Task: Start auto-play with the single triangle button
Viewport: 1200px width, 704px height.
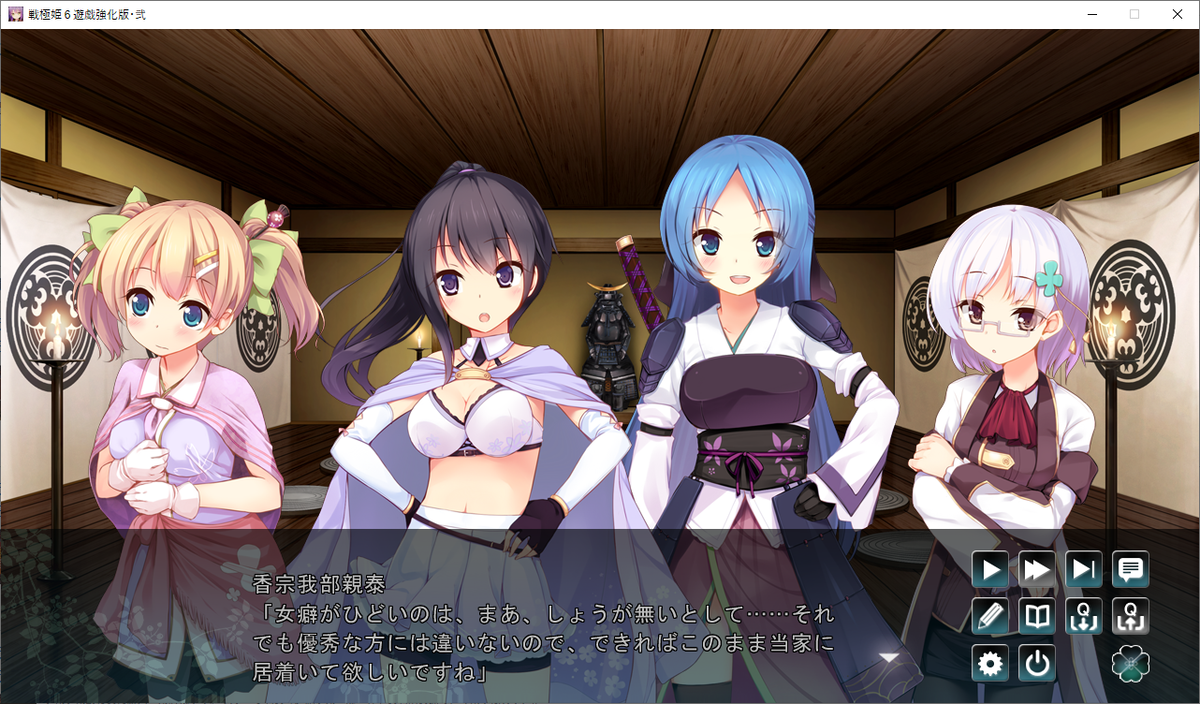Action: pos(990,570)
